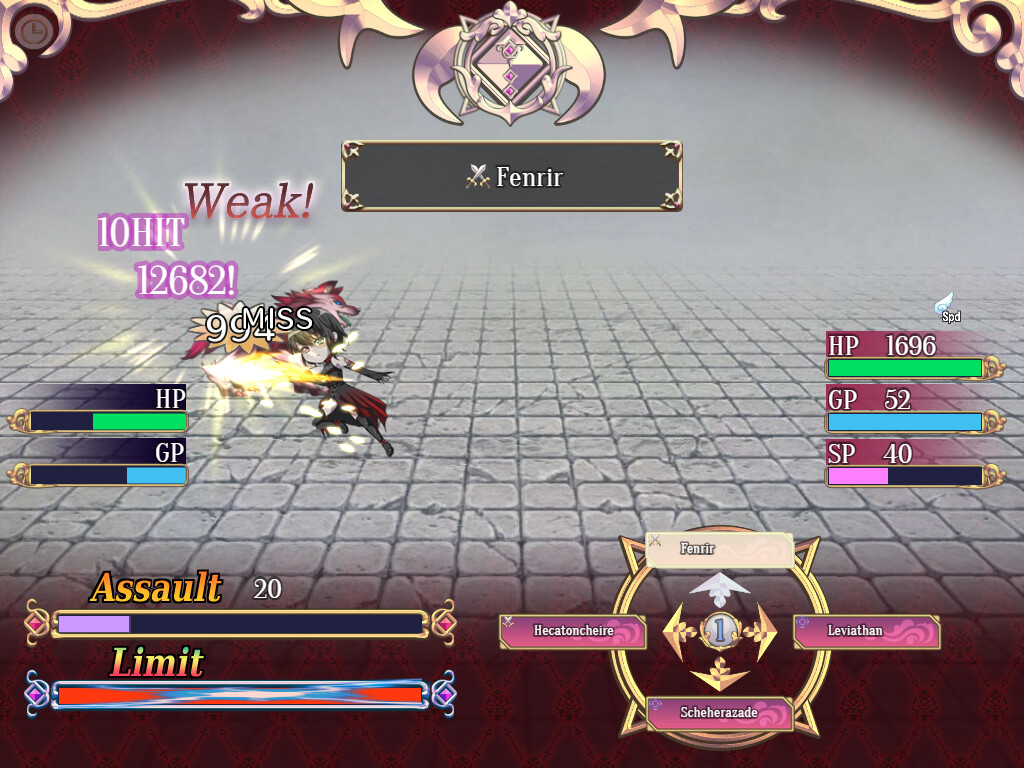1024x768 pixels.
Task: Select the Fenirir skill in the command wheel
Action: [x=719, y=549]
